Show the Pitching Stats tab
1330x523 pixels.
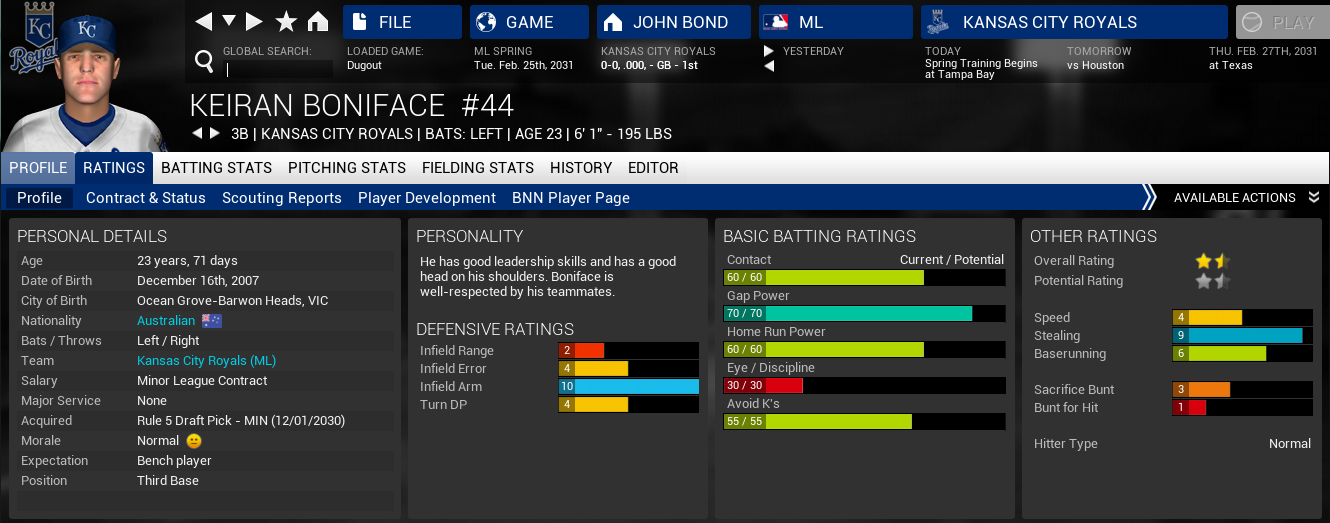click(x=347, y=168)
